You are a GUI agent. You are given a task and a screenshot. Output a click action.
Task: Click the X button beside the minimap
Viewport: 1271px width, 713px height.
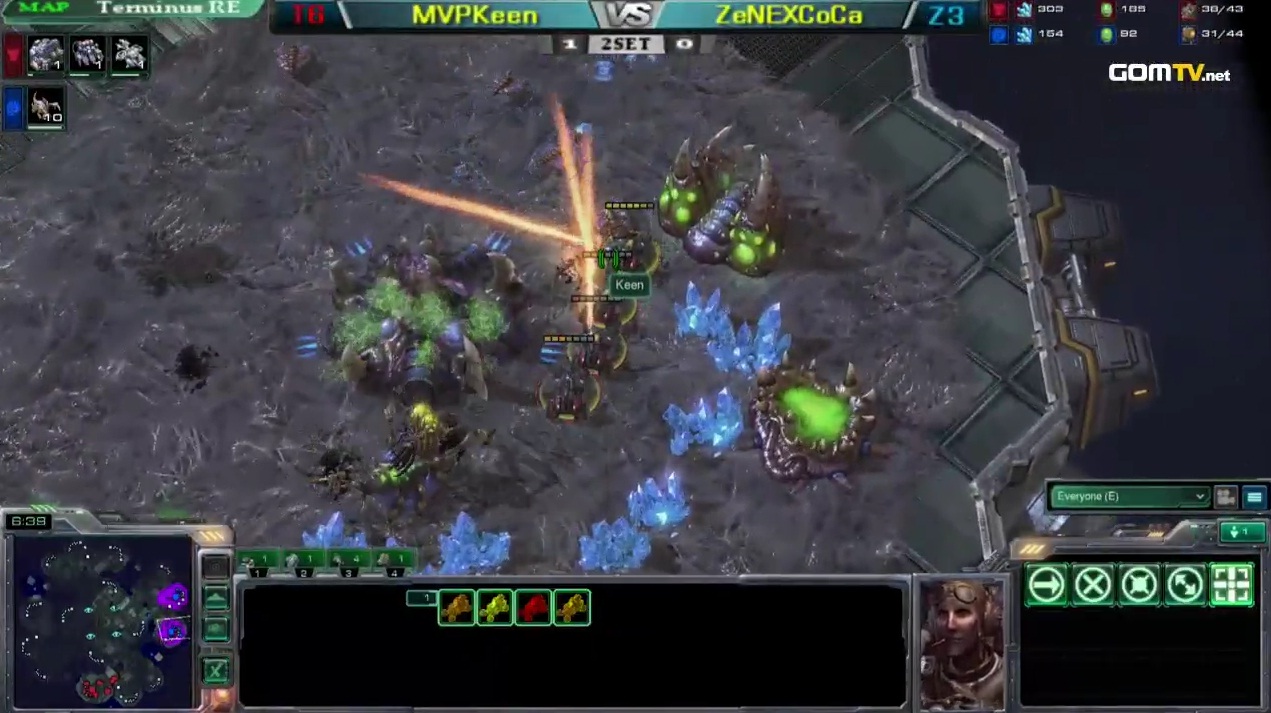[216, 670]
